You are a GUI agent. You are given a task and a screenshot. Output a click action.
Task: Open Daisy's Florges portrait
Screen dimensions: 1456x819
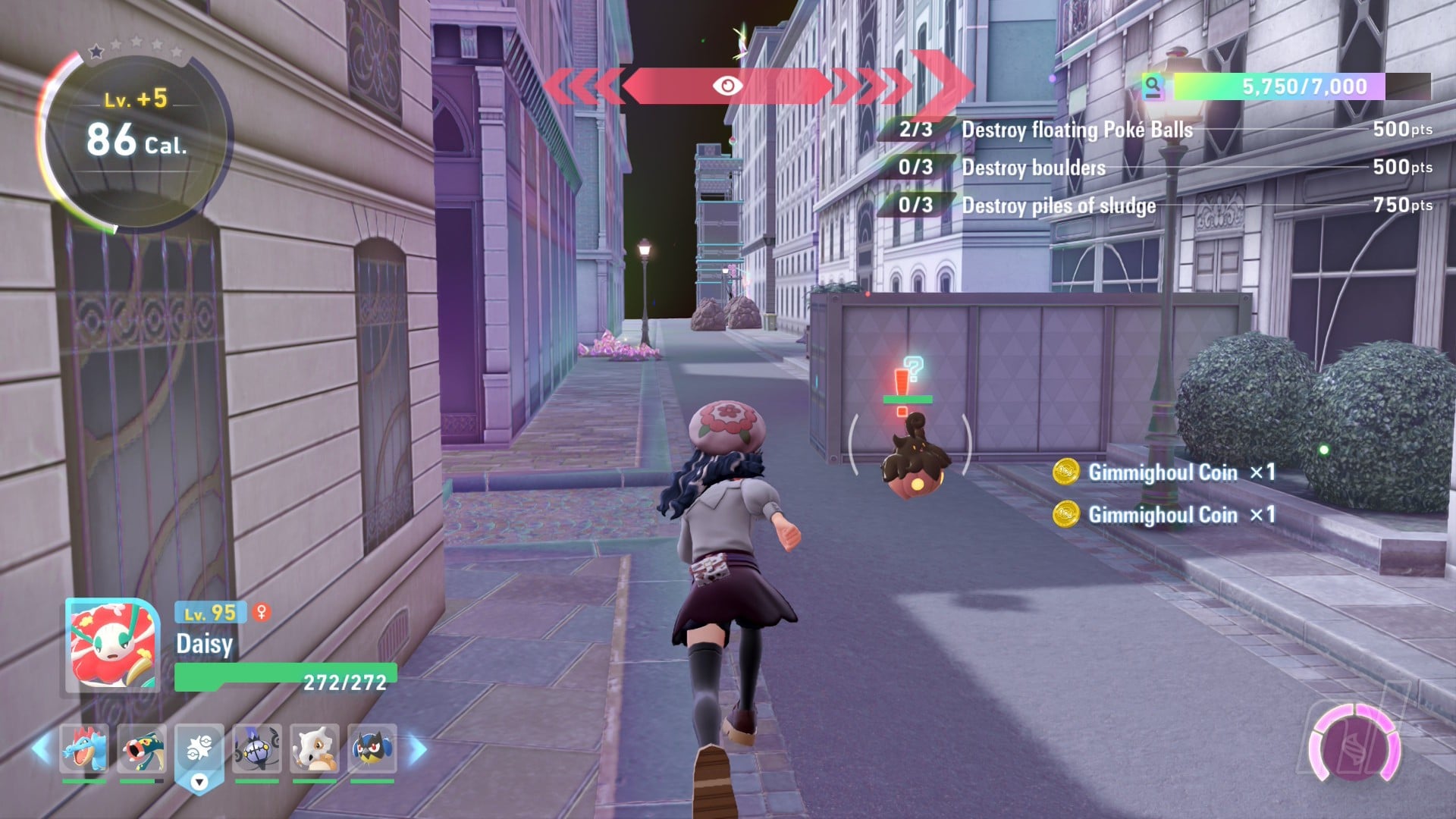(x=113, y=645)
